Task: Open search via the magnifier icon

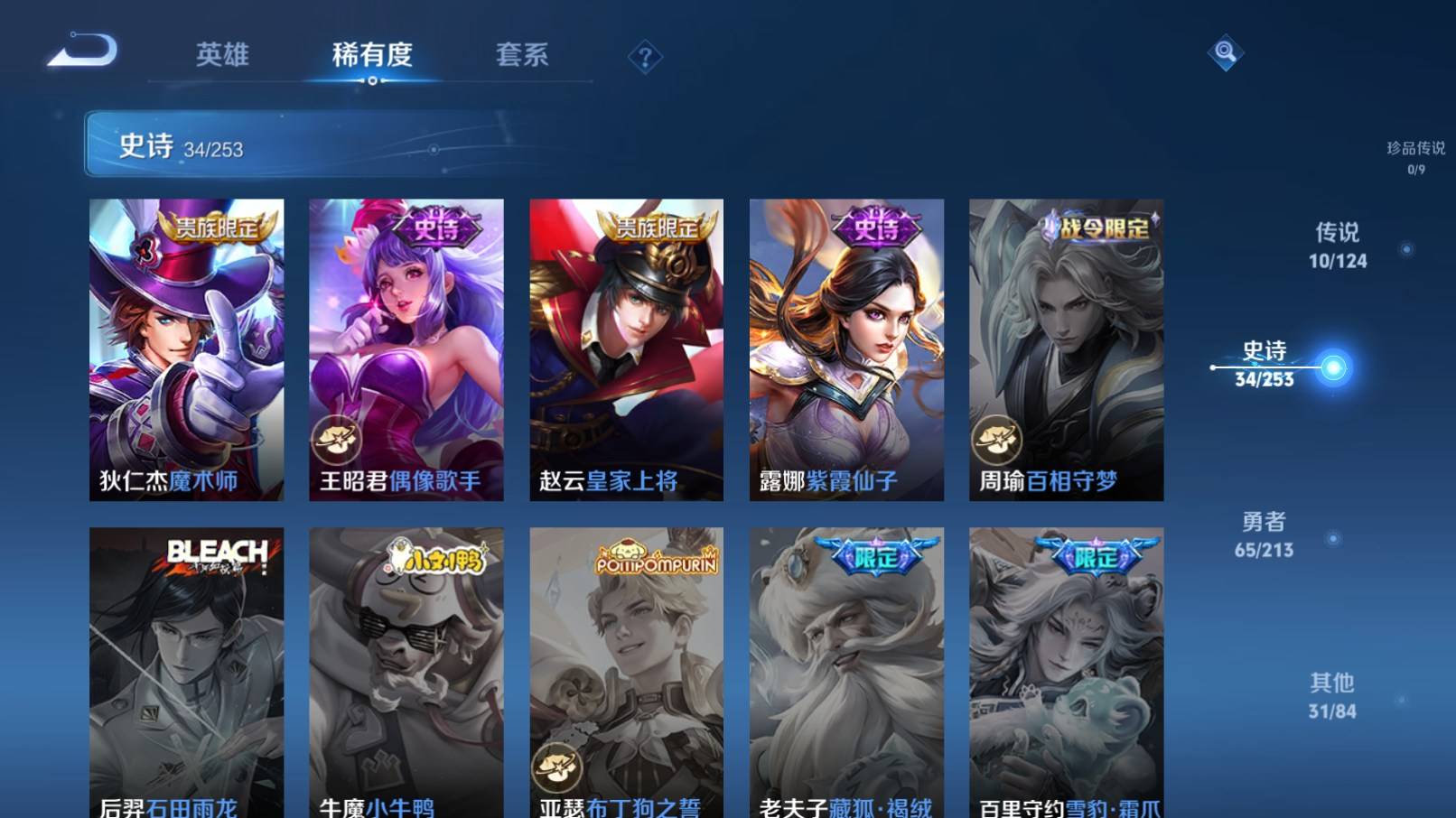Action: coord(1226,54)
